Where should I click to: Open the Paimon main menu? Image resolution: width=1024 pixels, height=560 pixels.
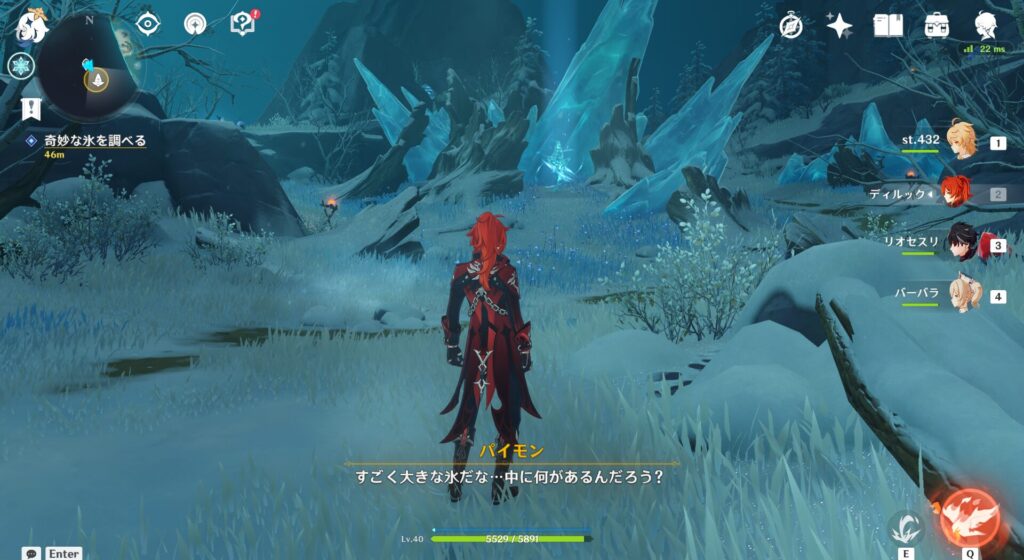pyautogui.click(x=32, y=27)
